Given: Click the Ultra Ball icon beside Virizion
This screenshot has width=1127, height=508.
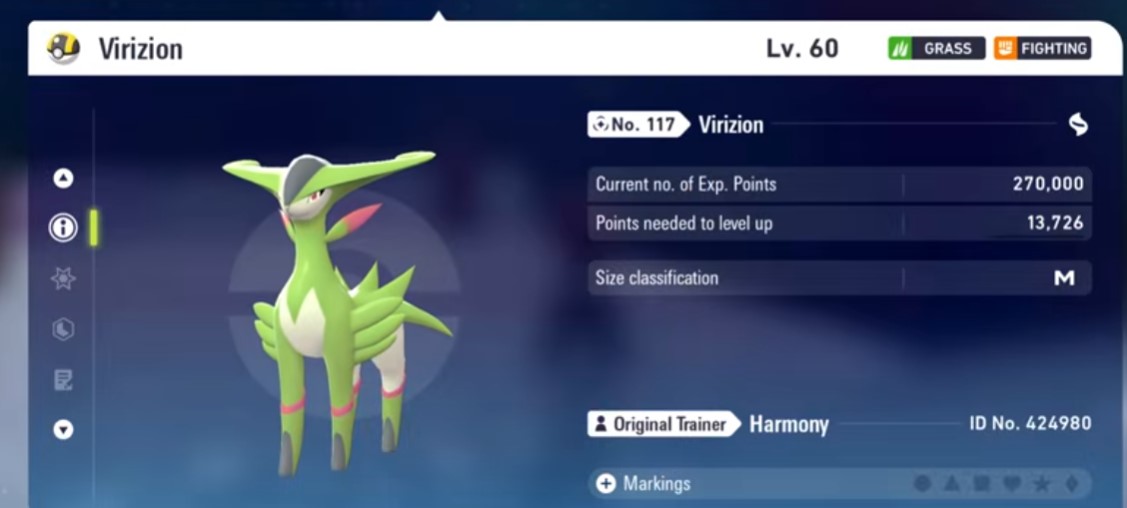Looking at the screenshot, I should 63,48.
